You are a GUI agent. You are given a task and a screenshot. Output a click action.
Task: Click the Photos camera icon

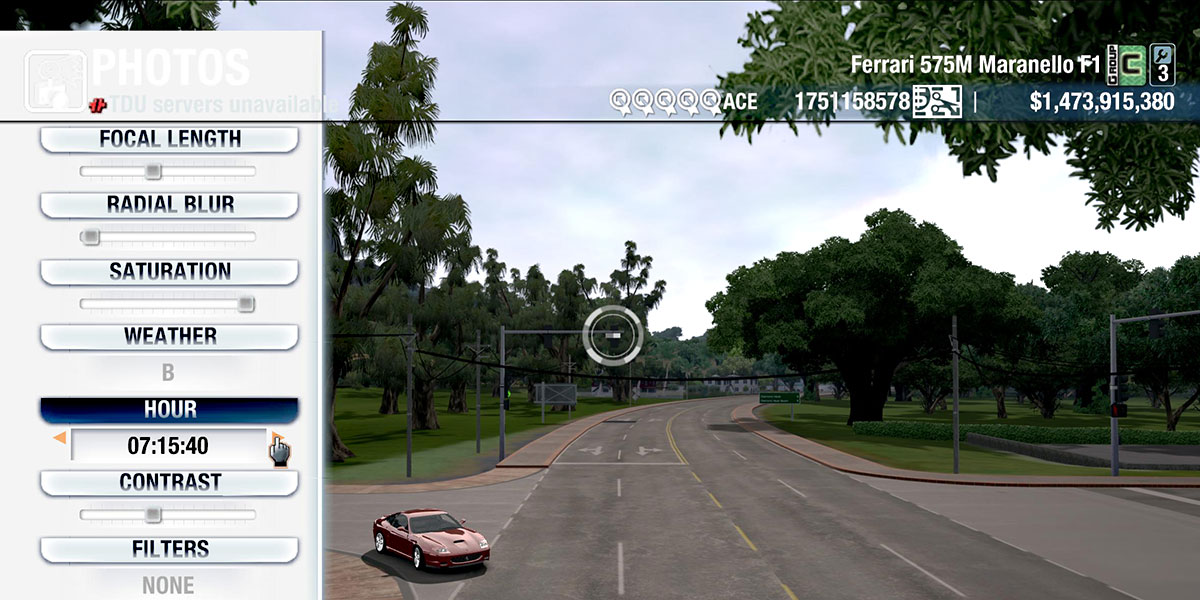coord(54,80)
